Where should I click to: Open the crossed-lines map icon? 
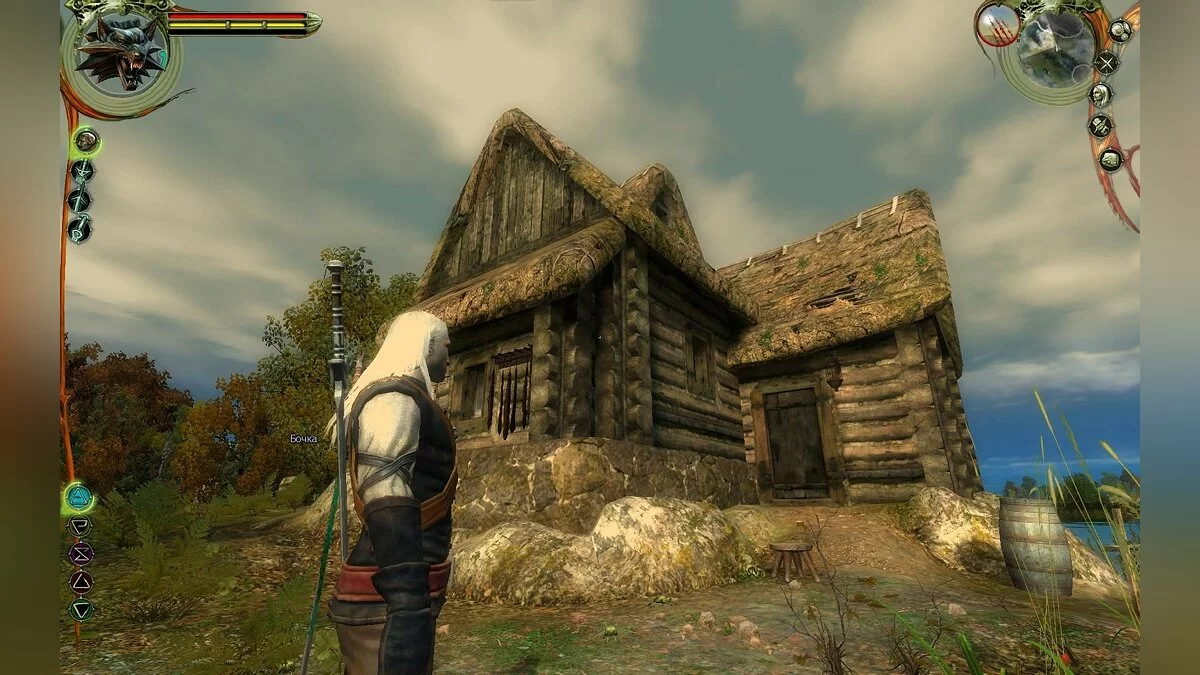(x=1106, y=62)
